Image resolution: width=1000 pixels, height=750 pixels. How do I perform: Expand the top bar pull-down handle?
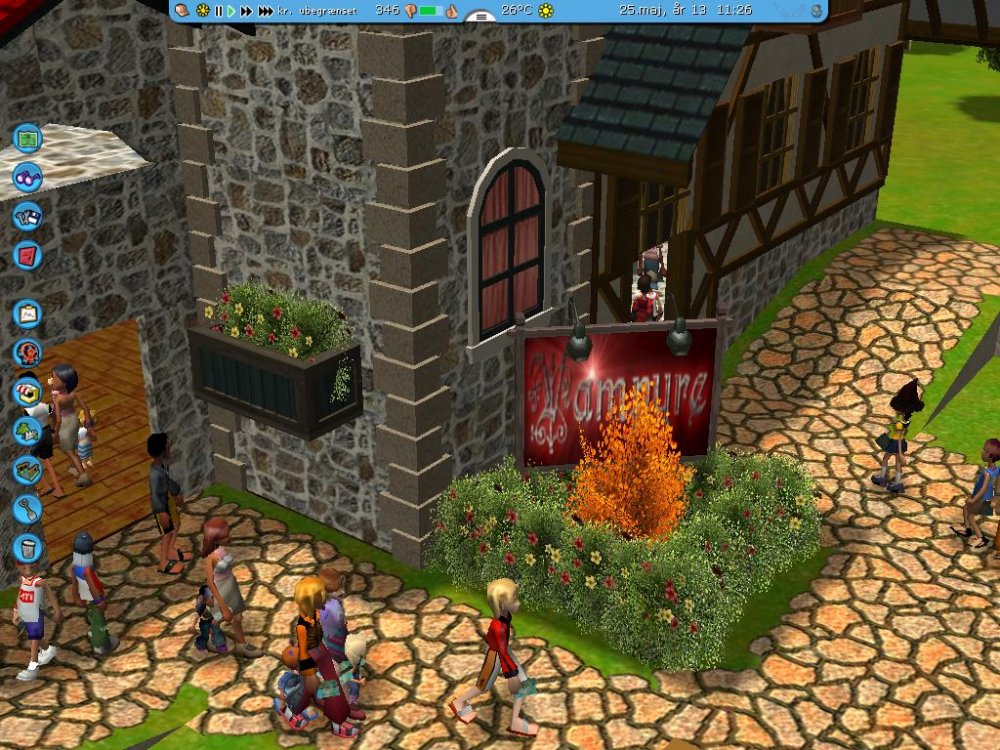[481, 17]
